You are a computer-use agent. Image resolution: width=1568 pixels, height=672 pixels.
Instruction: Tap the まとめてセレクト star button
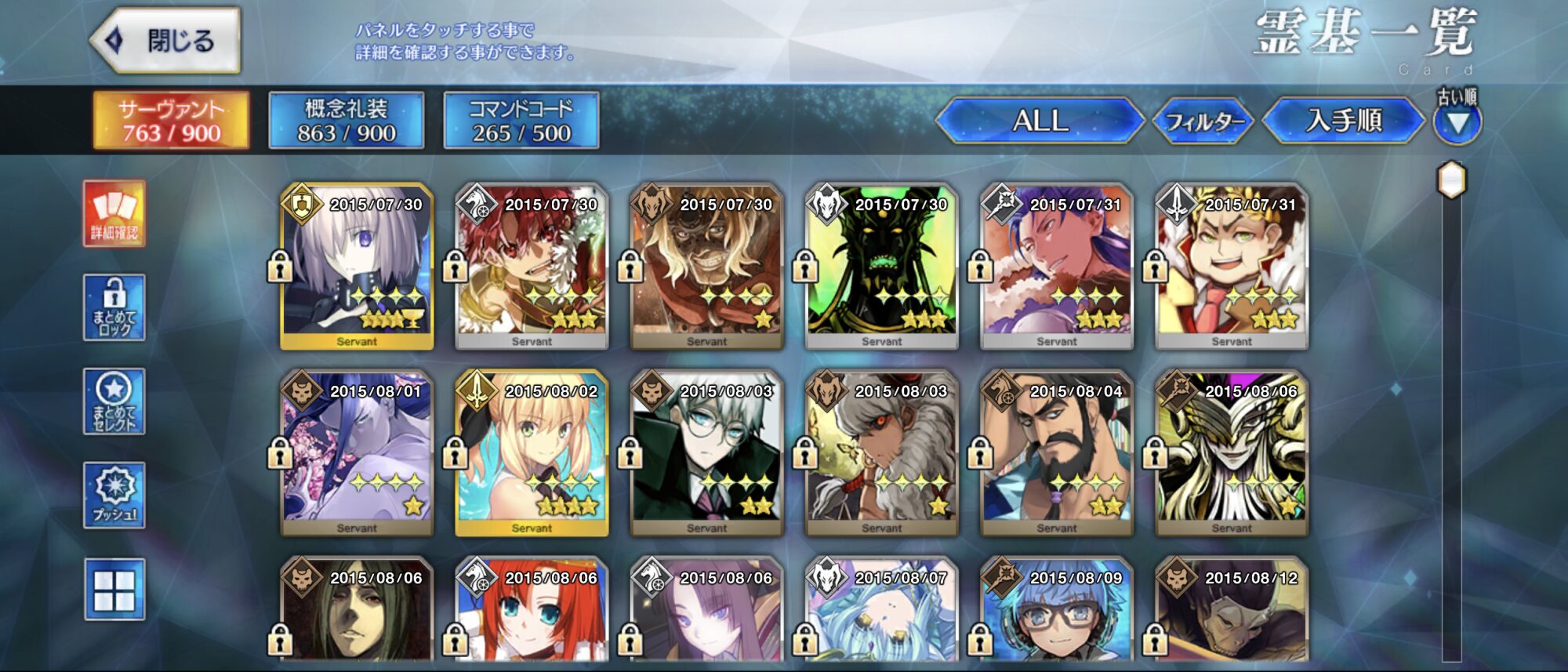[114, 401]
